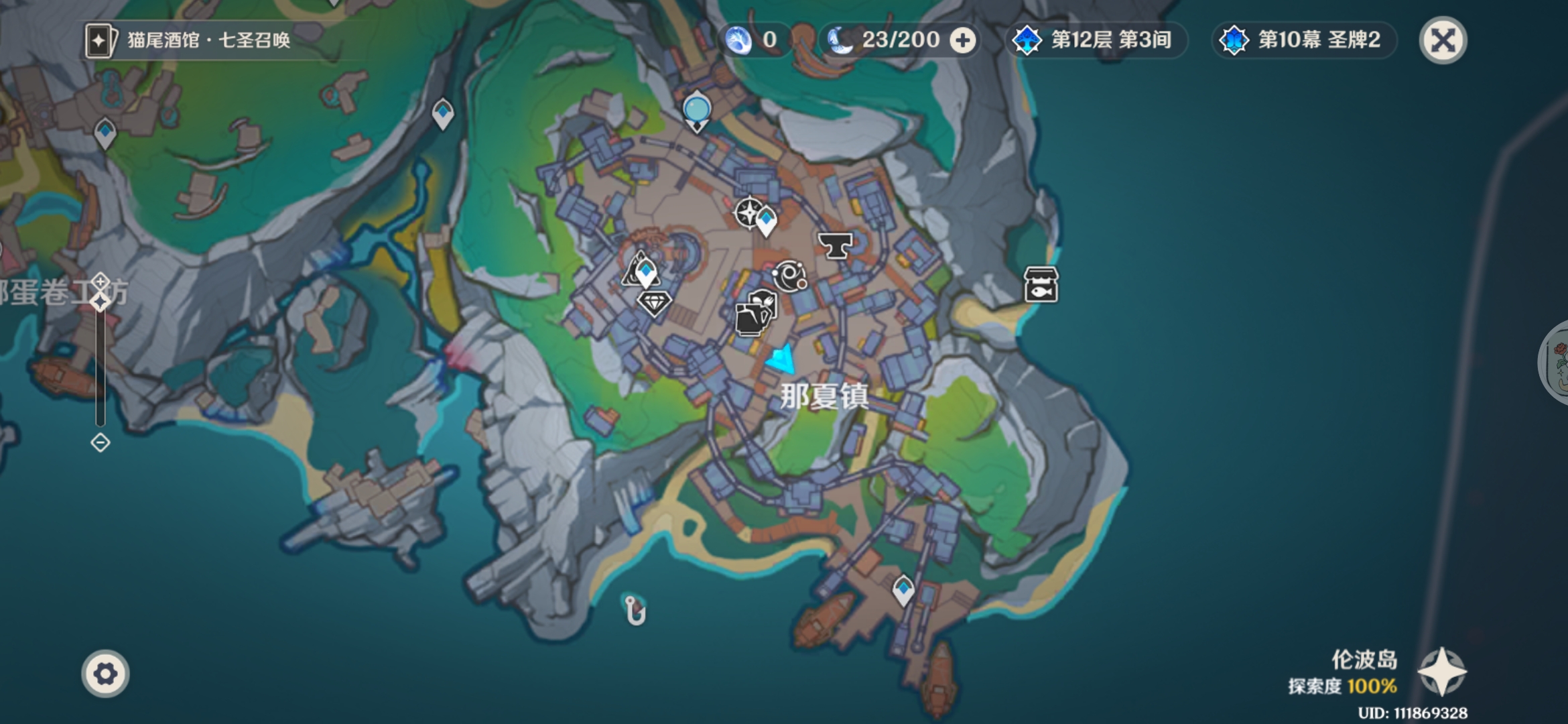Choose the teleport waypoint at the southern dock
This screenshot has width=1568, height=724.
pyautogui.click(x=903, y=590)
